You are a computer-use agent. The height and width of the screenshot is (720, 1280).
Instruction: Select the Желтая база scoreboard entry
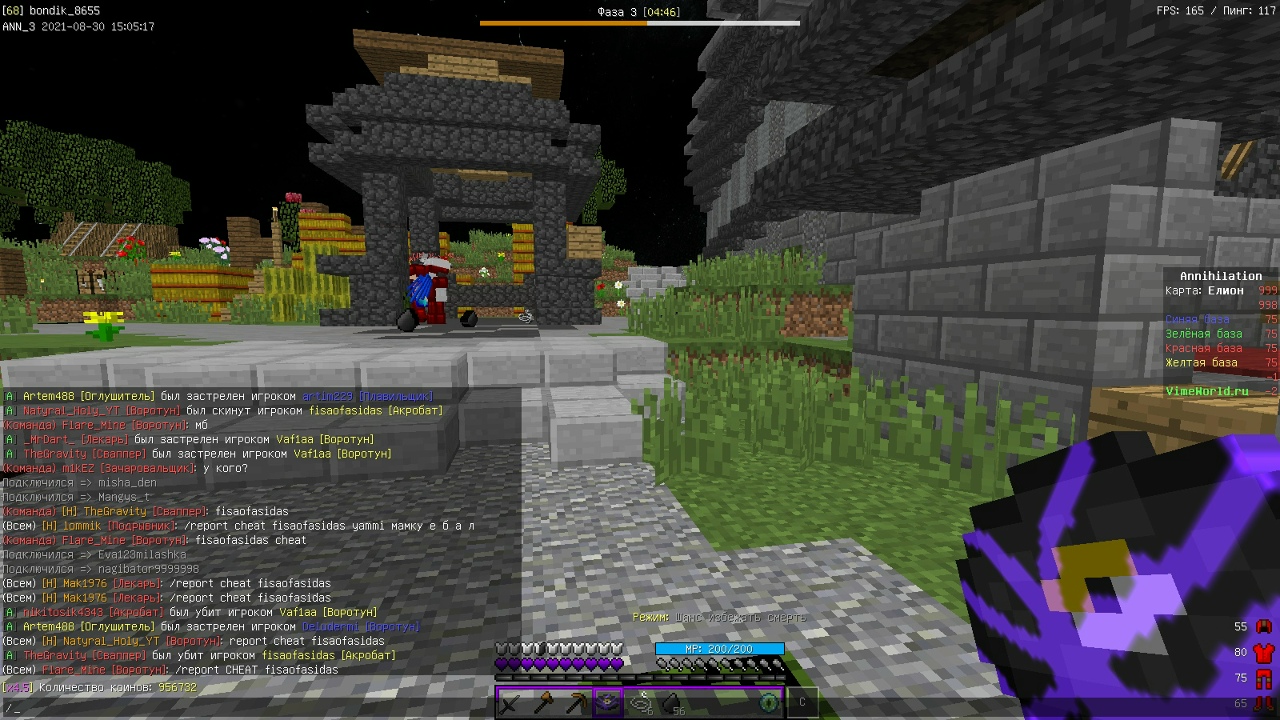click(x=1198, y=363)
